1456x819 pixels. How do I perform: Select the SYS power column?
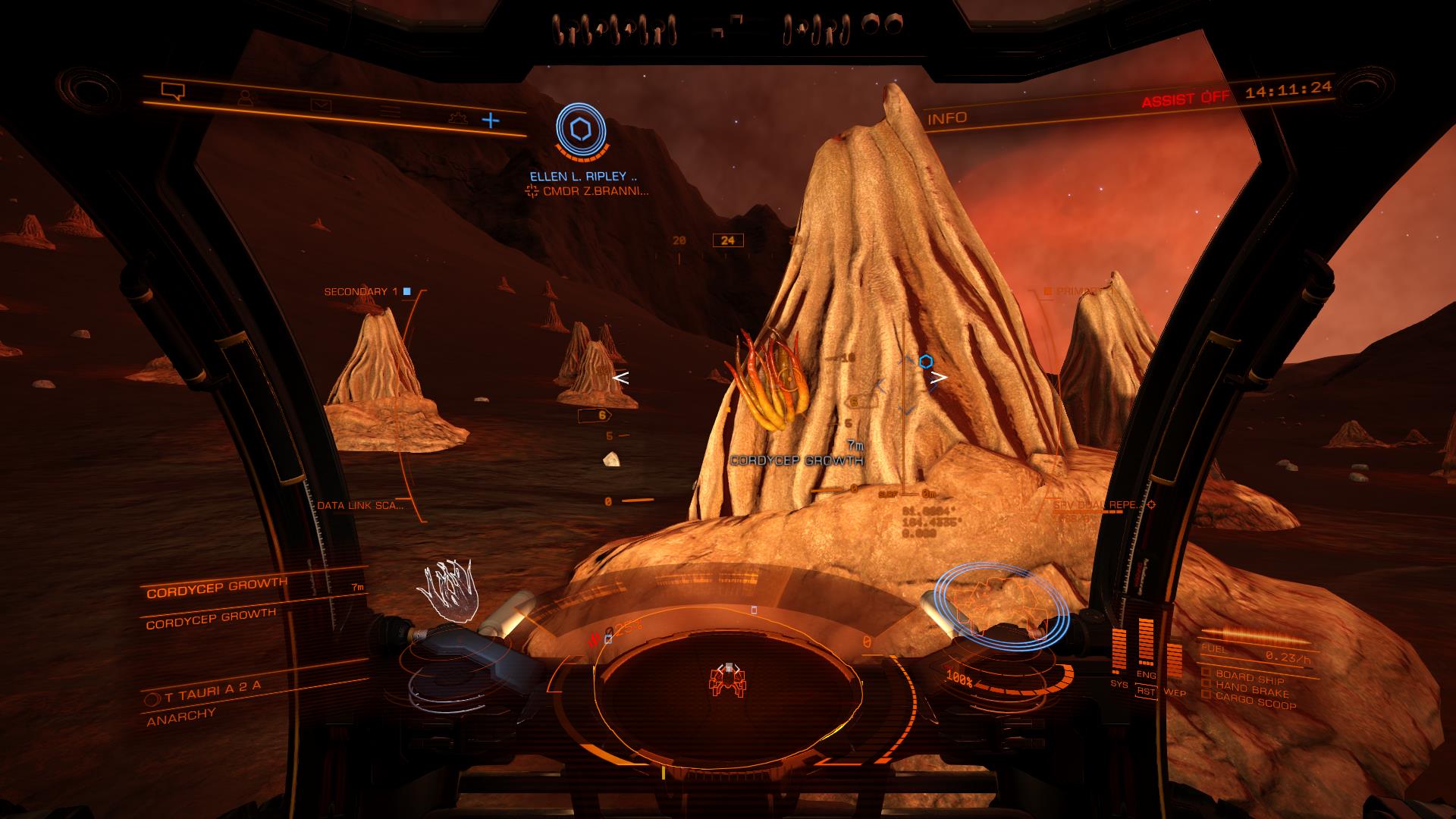click(1119, 654)
